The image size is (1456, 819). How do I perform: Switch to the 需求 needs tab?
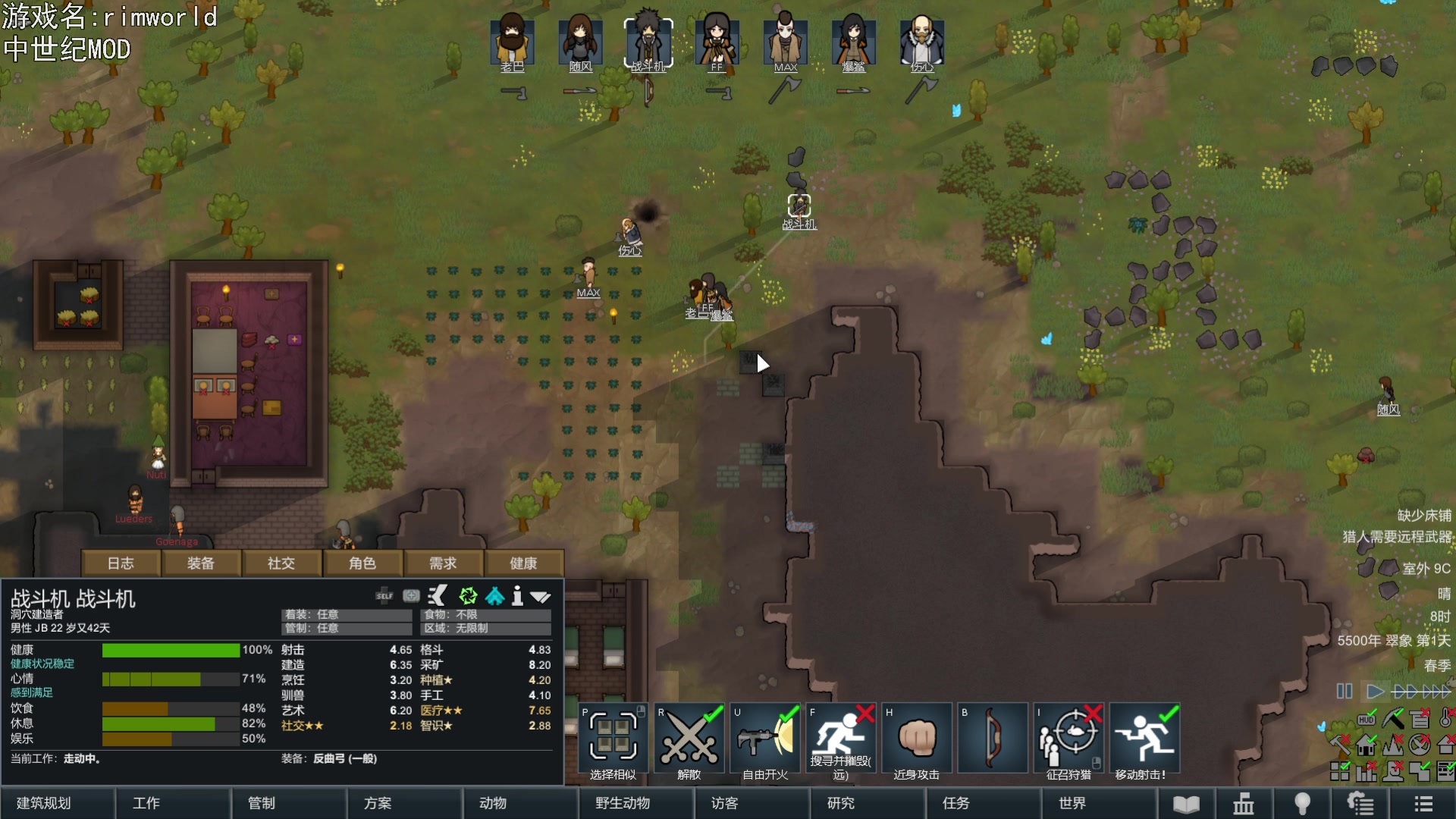(443, 563)
